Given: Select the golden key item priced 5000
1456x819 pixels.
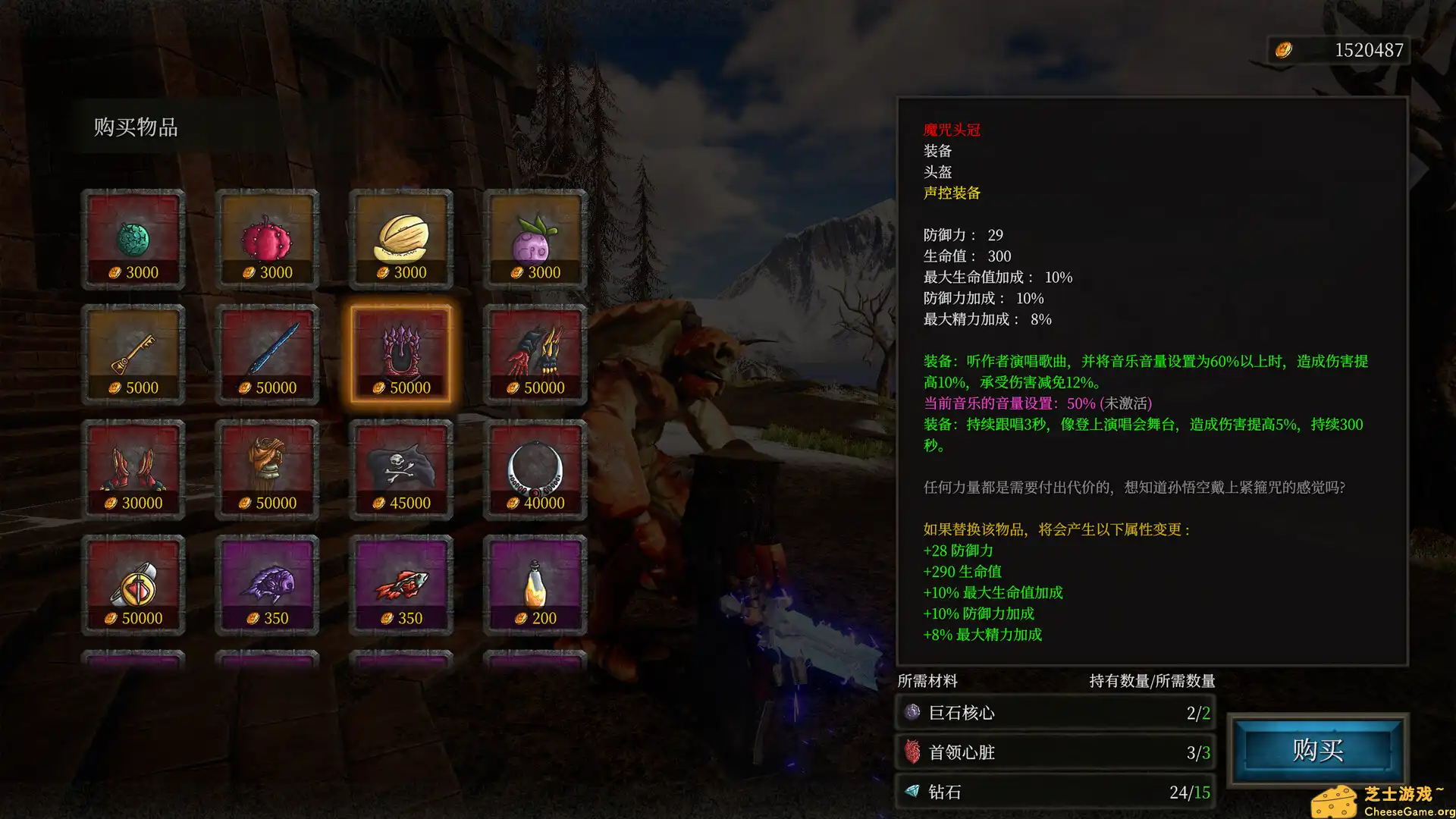Looking at the screenshot, I should click(x=133, y=353).
